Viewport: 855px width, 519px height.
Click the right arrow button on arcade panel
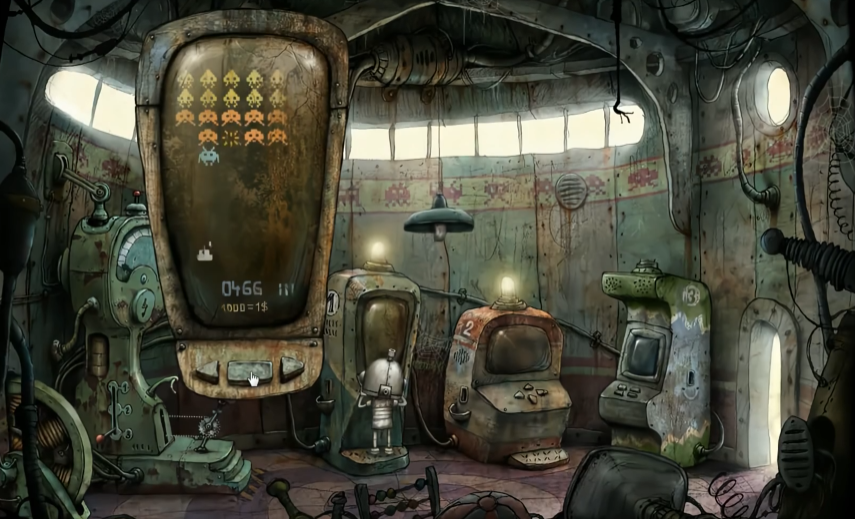(x=290, y=367)
